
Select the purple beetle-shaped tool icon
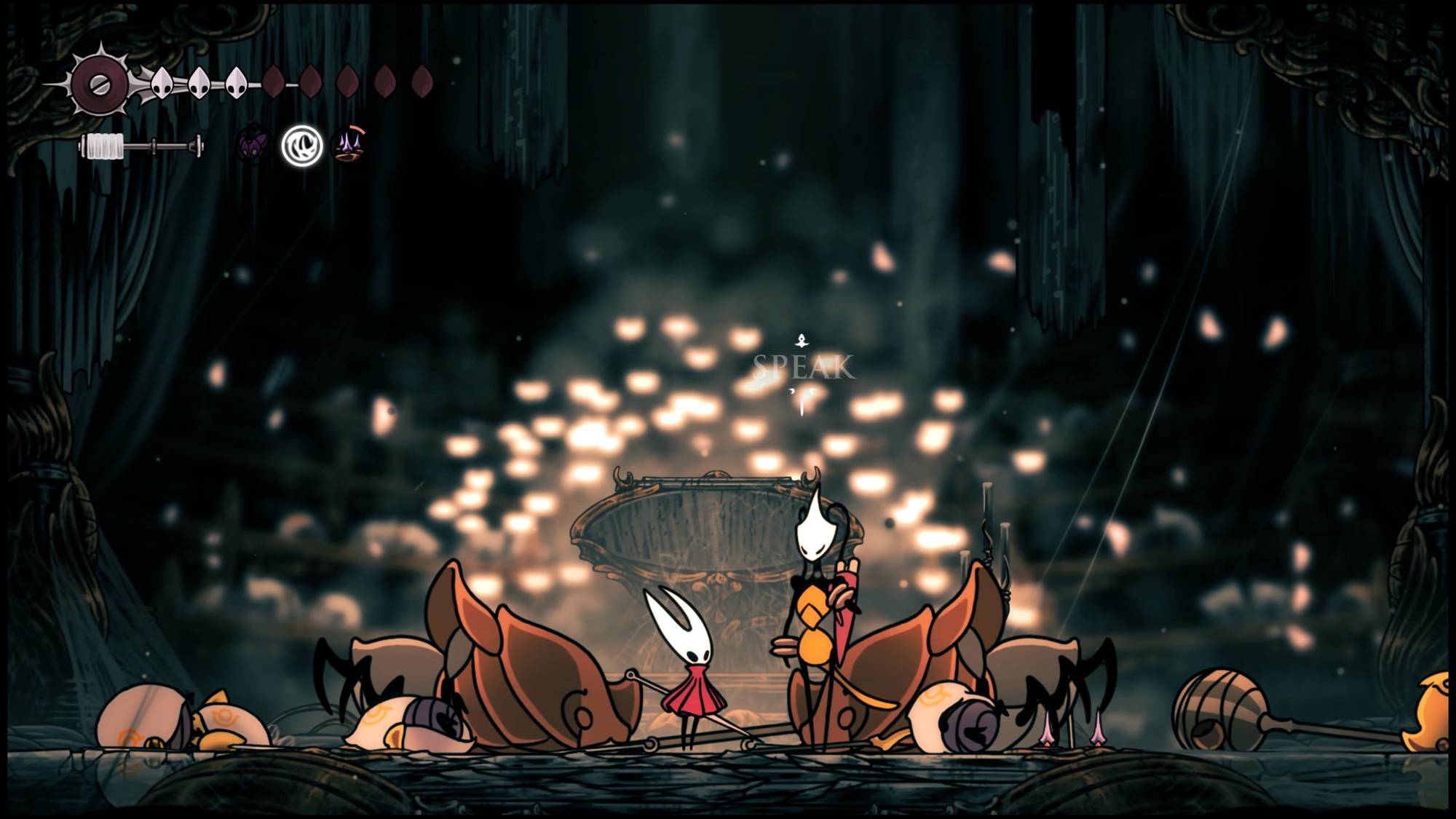pyautogui.click(x=253, y=146)
